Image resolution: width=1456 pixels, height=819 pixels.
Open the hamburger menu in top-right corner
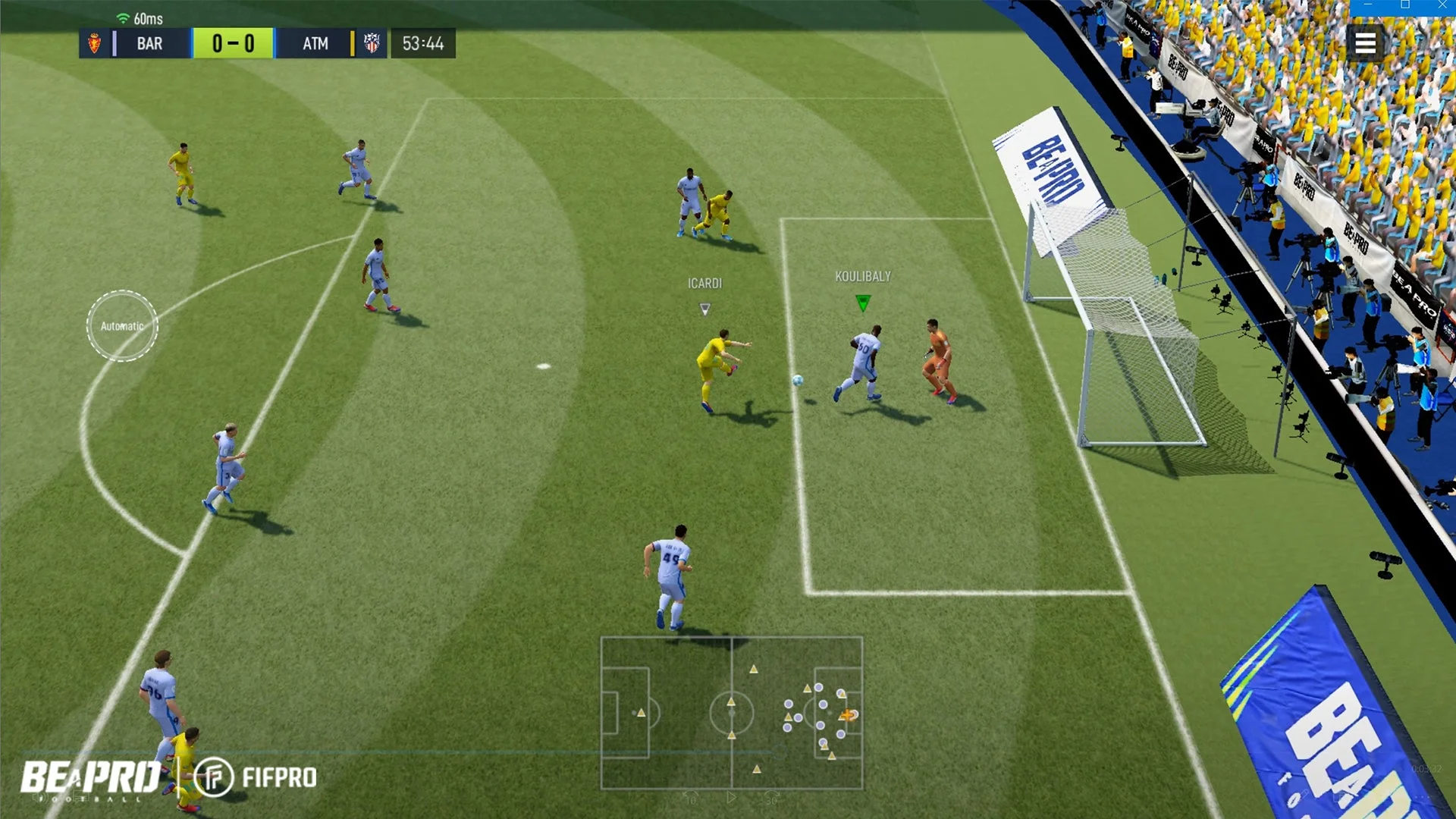coord(1365,43)
